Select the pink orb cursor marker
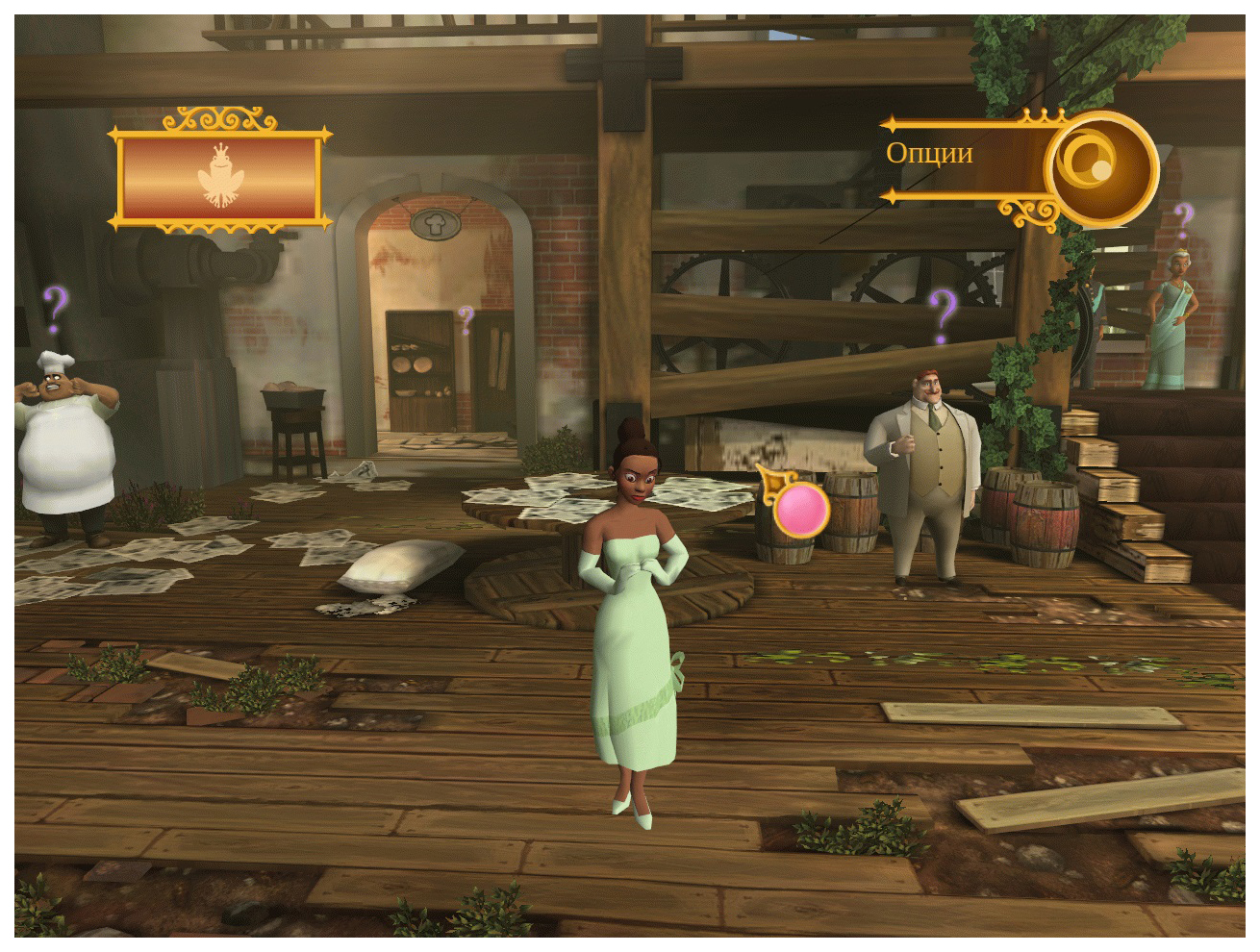This screenshot has height=952, width=1260. tap(800, 510)
